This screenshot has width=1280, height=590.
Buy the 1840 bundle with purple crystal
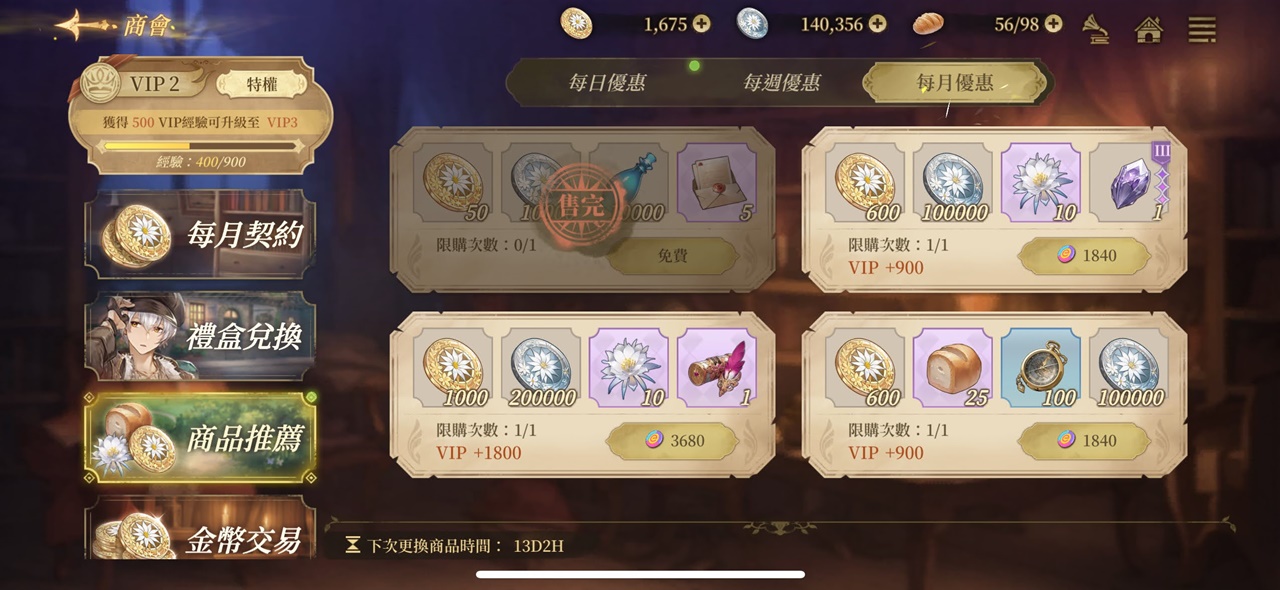pos(1084,256)
